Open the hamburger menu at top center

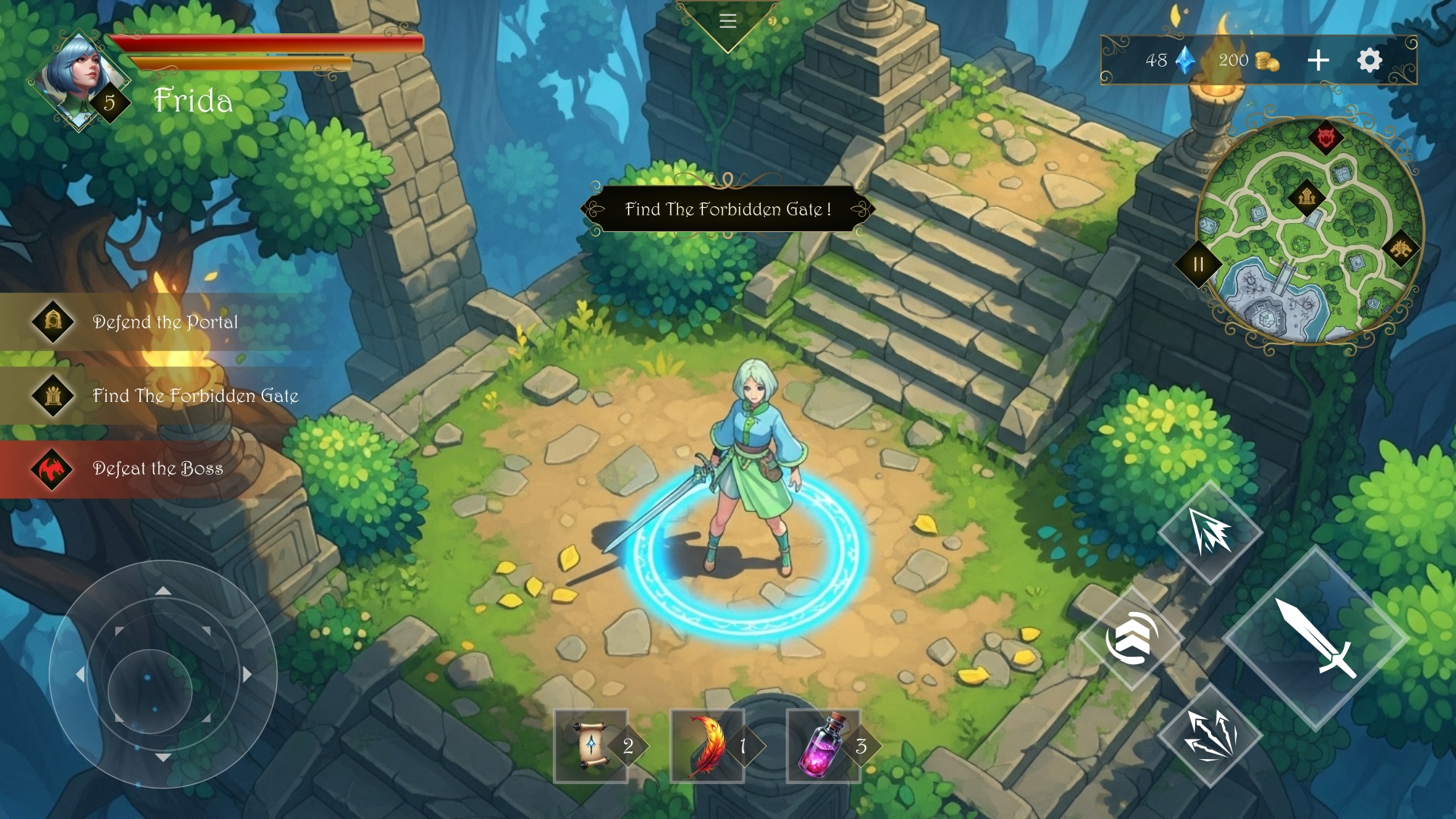(728, 20)
